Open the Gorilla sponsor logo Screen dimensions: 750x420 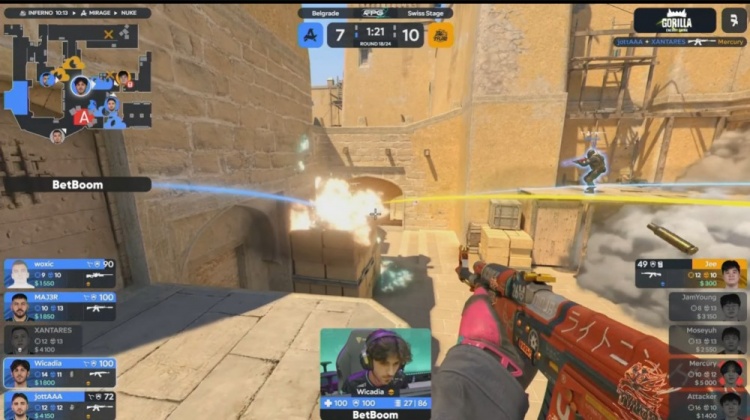point(674,20)
